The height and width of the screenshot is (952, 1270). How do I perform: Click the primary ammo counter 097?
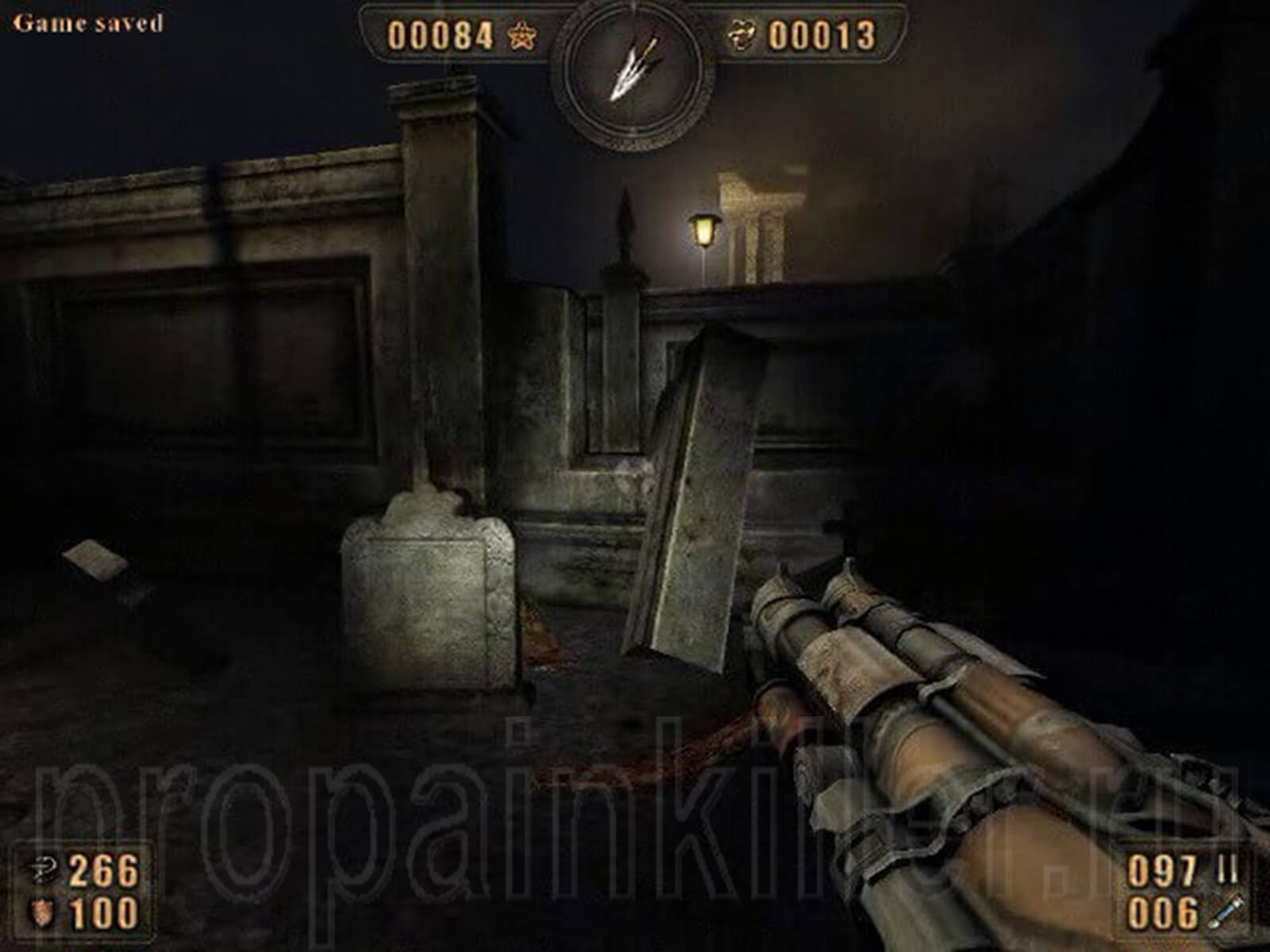coord(1161,869)
